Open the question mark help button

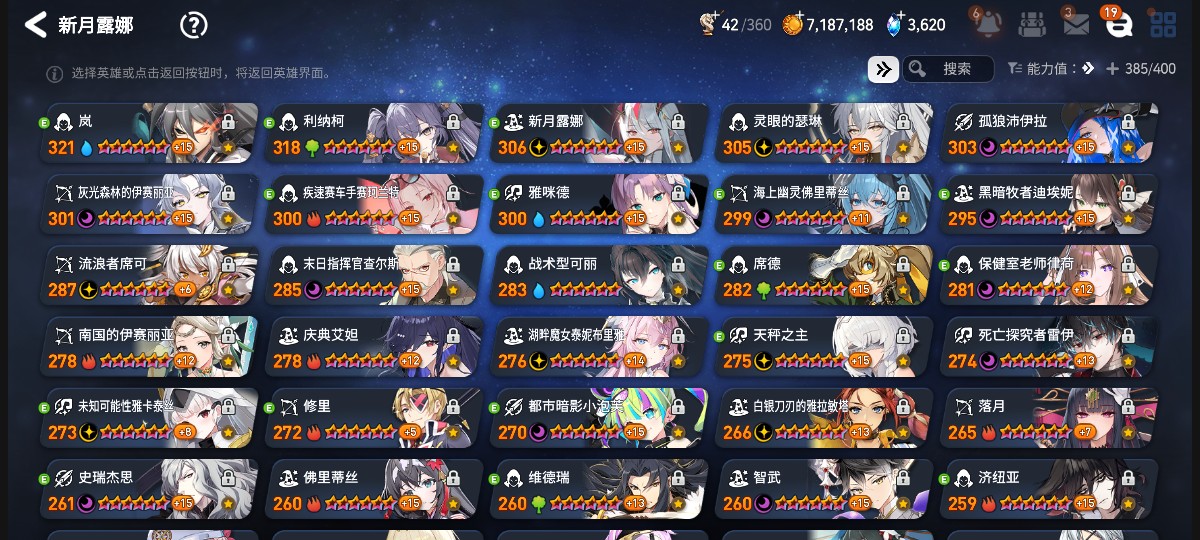tap(193, 25)
